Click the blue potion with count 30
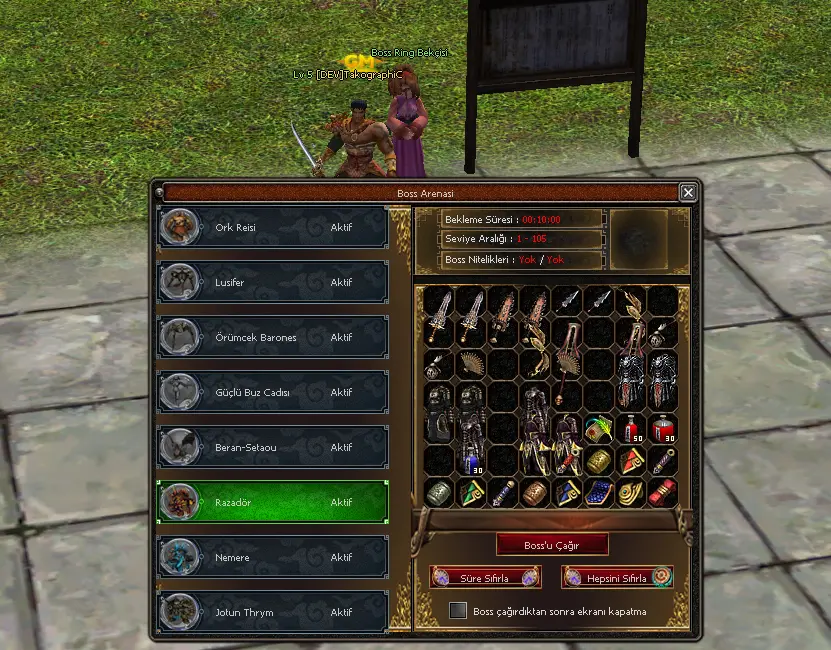 click(x=471, y=461)
